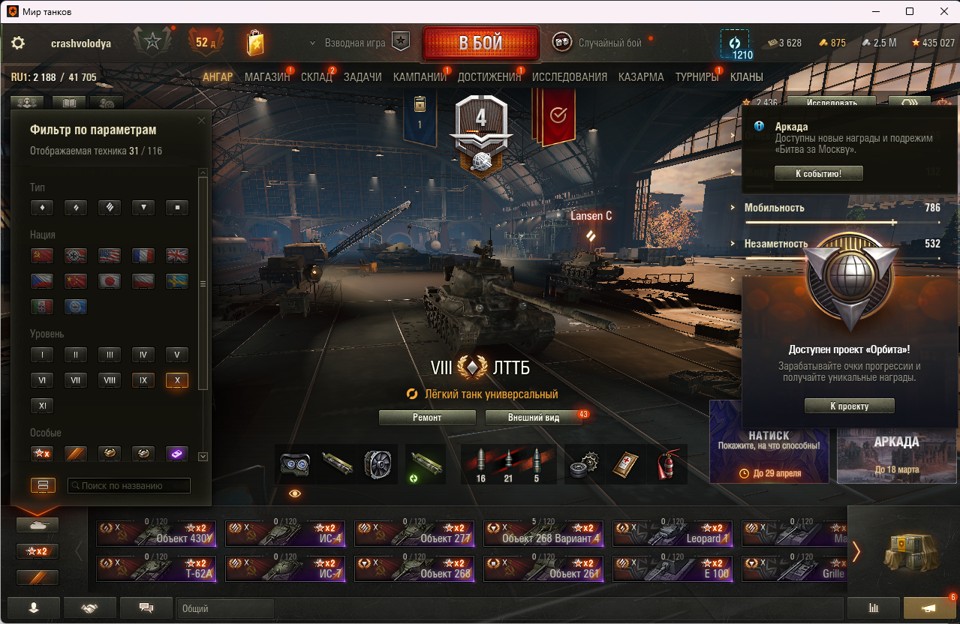The width and height of the screenshot is (960, 624).
Task: Open the КАЗАРМА section
Action: click(640, 77)
